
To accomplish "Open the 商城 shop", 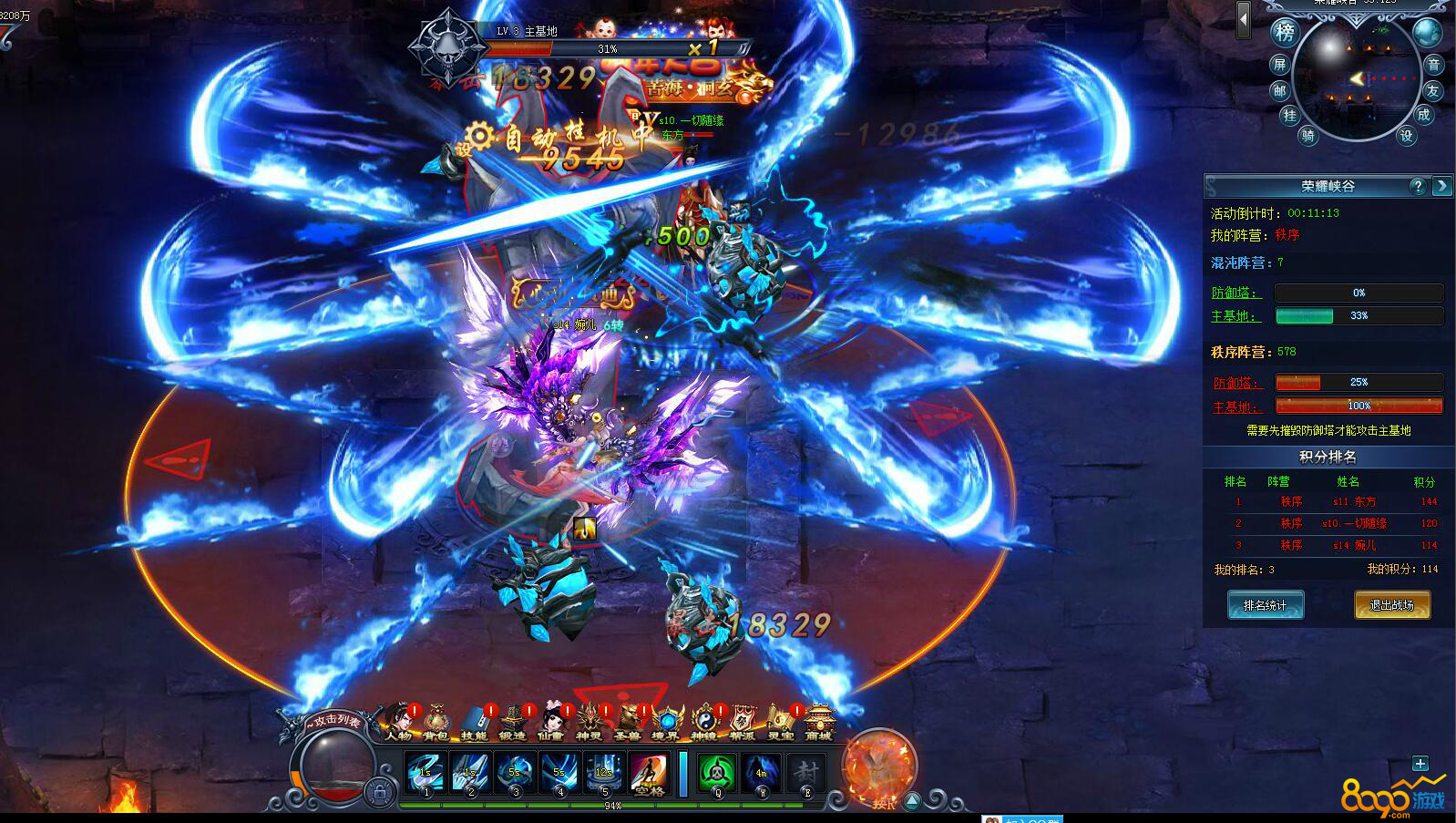I will point(818,723).
